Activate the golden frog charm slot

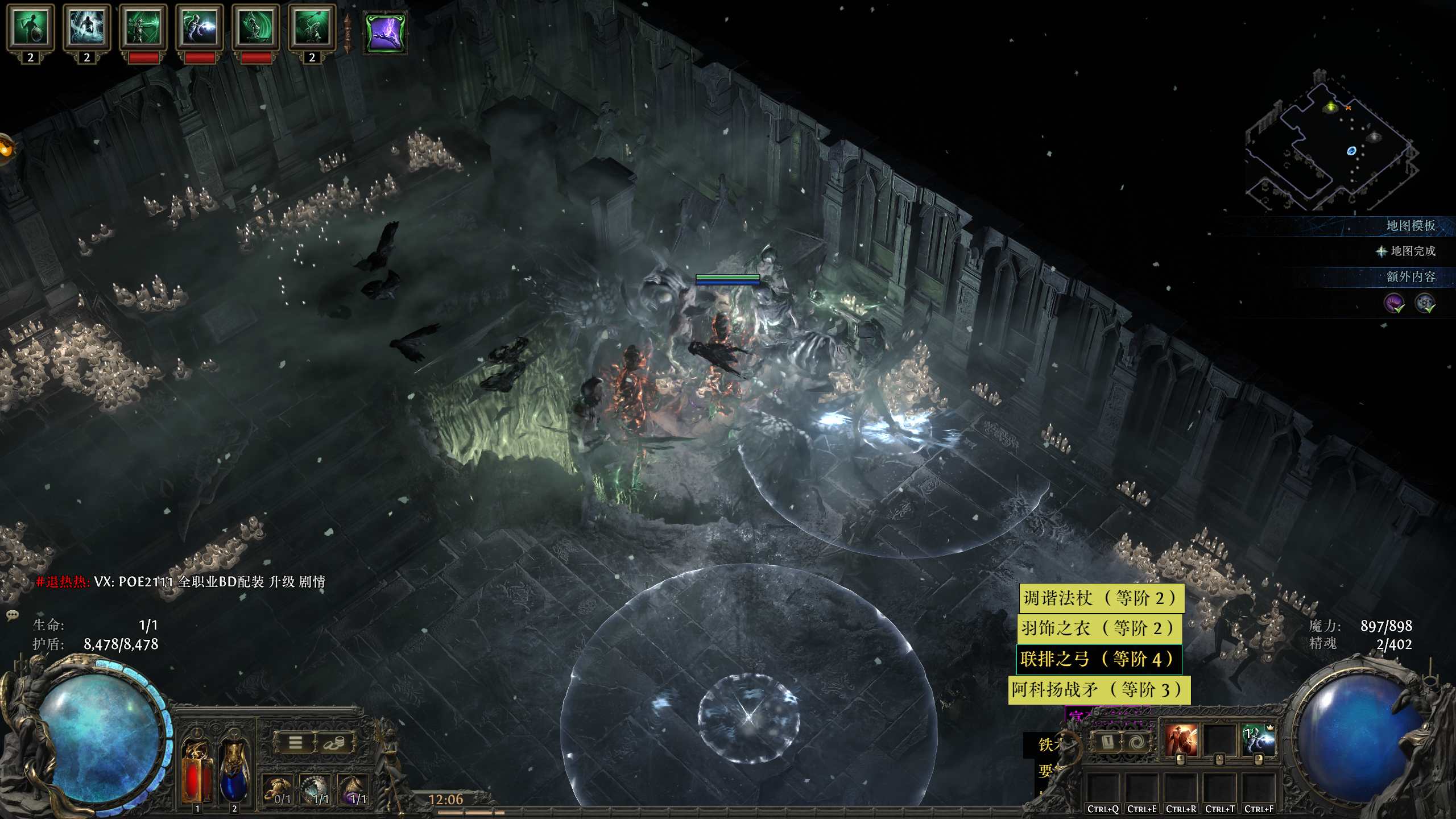[278, 791]
